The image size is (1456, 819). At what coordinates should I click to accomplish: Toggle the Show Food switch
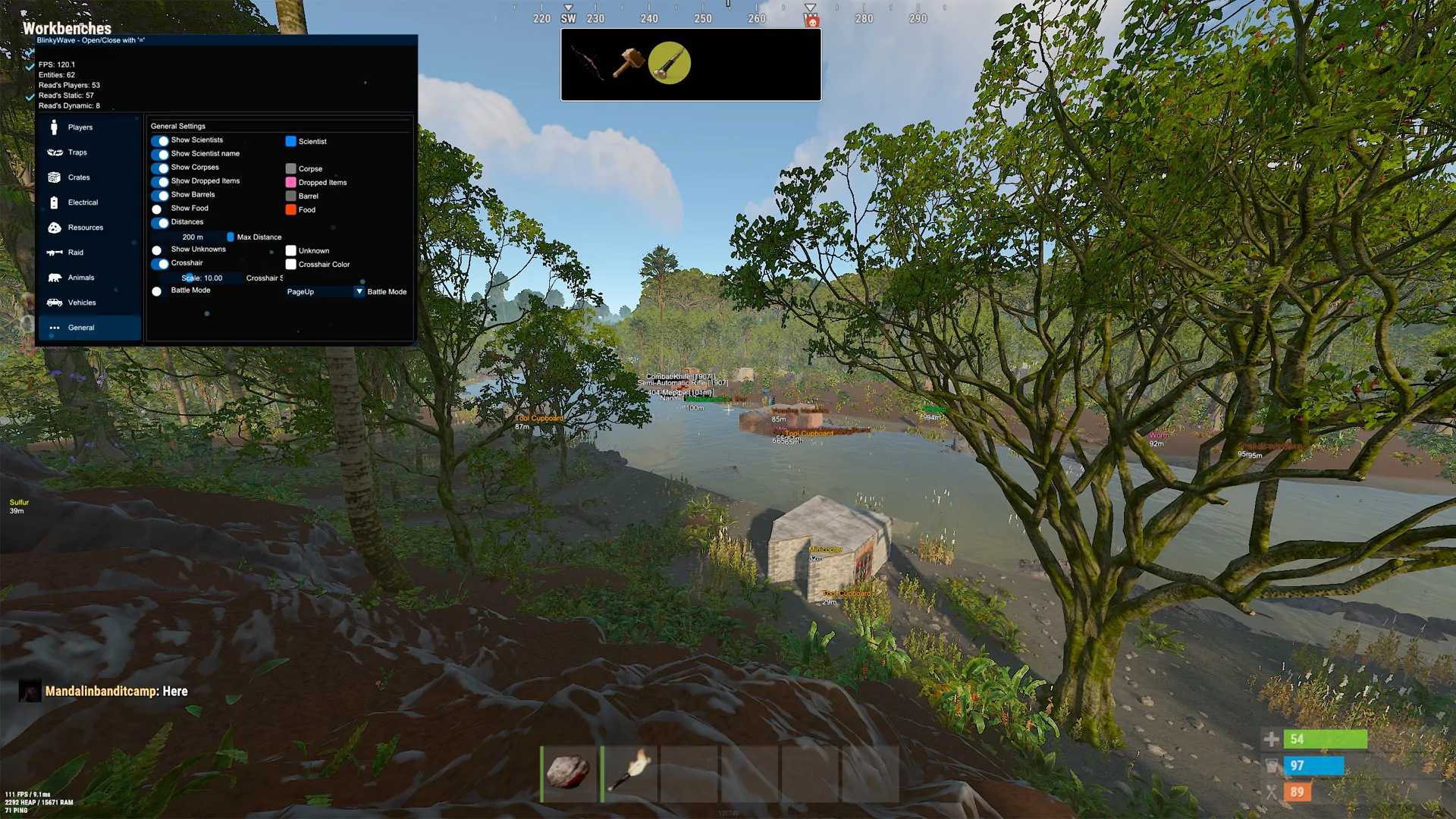pyautogui.click(x=158, y=209)
